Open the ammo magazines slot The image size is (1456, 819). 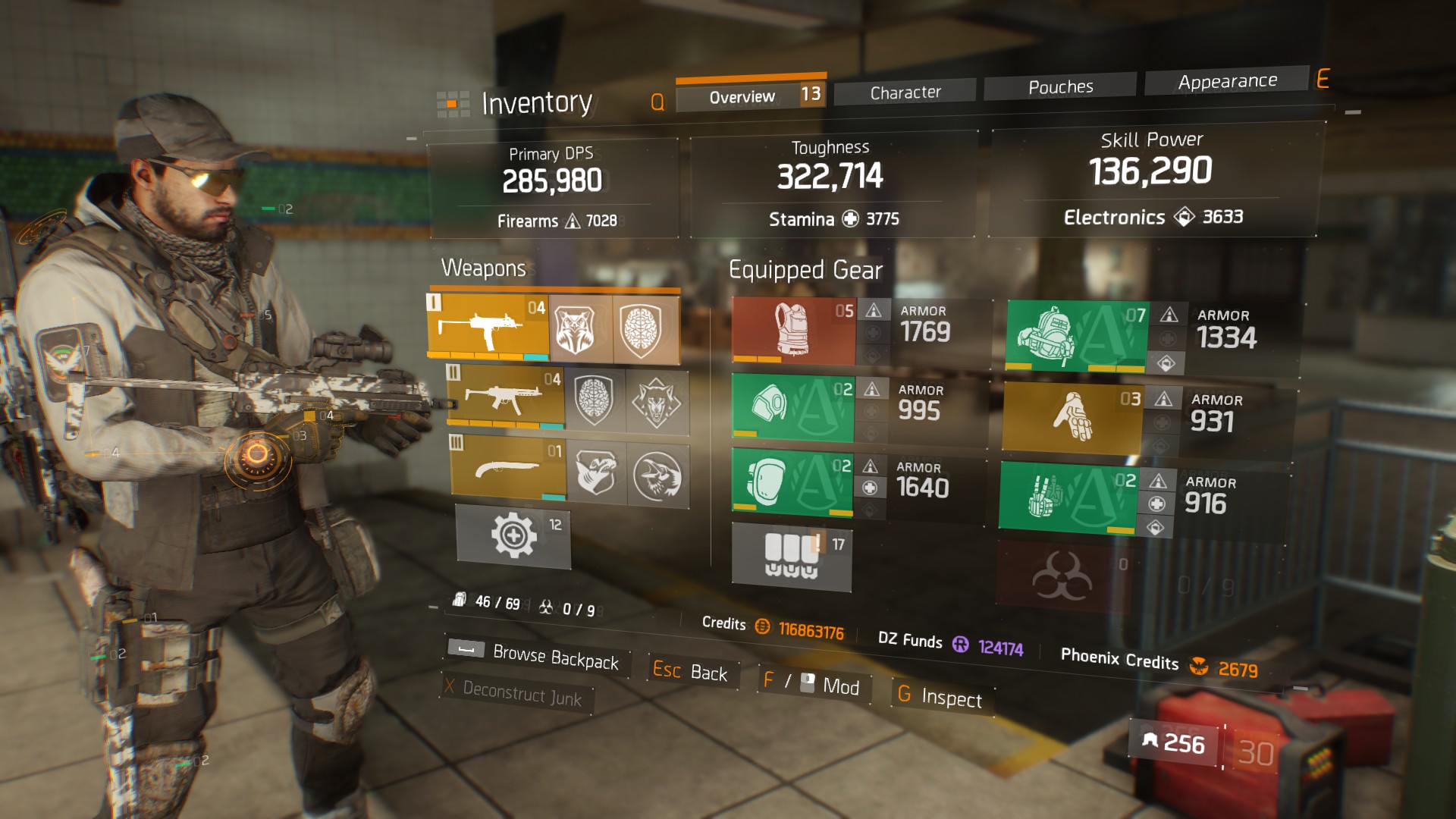[792, 556]
